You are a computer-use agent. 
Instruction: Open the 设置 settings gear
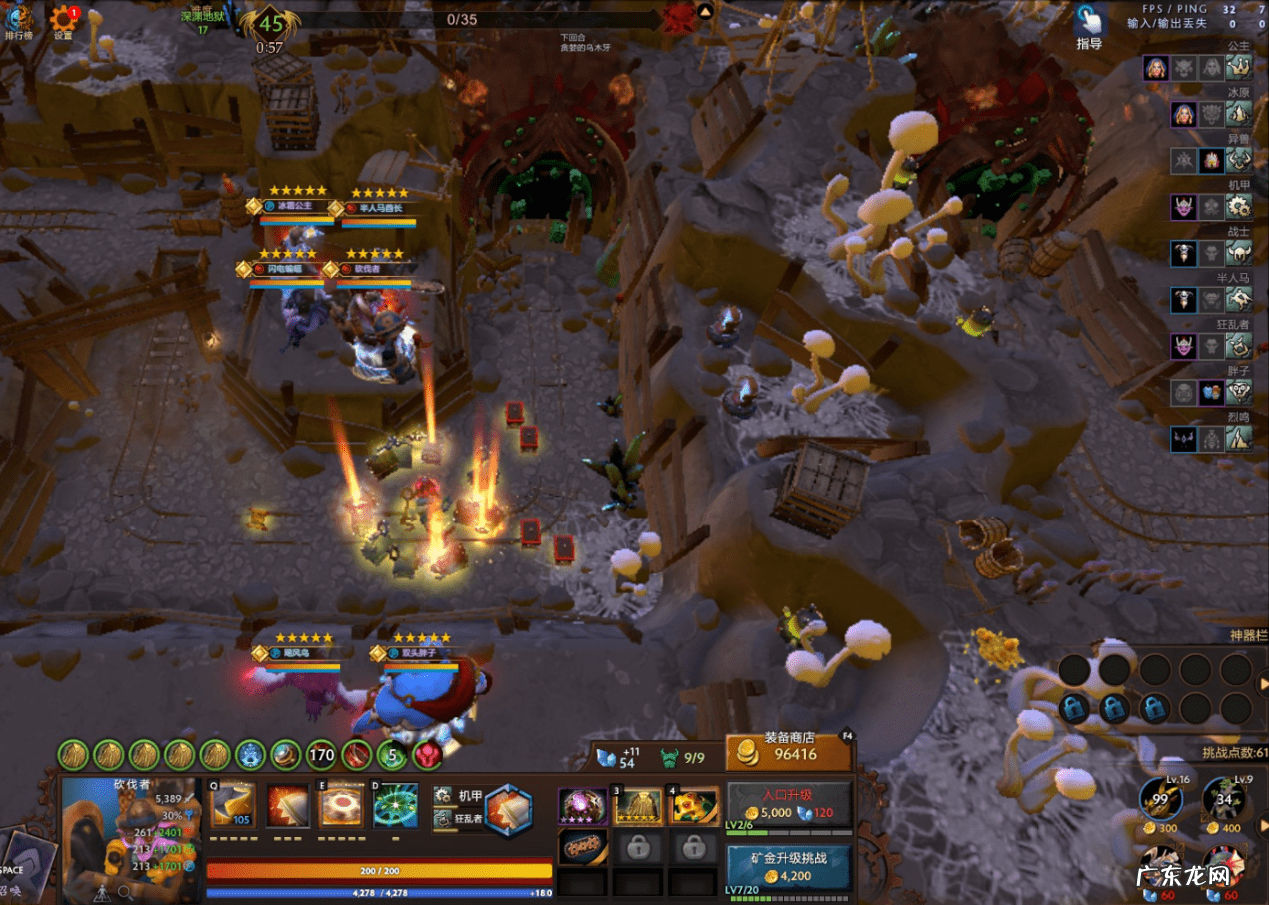point(63,20)
